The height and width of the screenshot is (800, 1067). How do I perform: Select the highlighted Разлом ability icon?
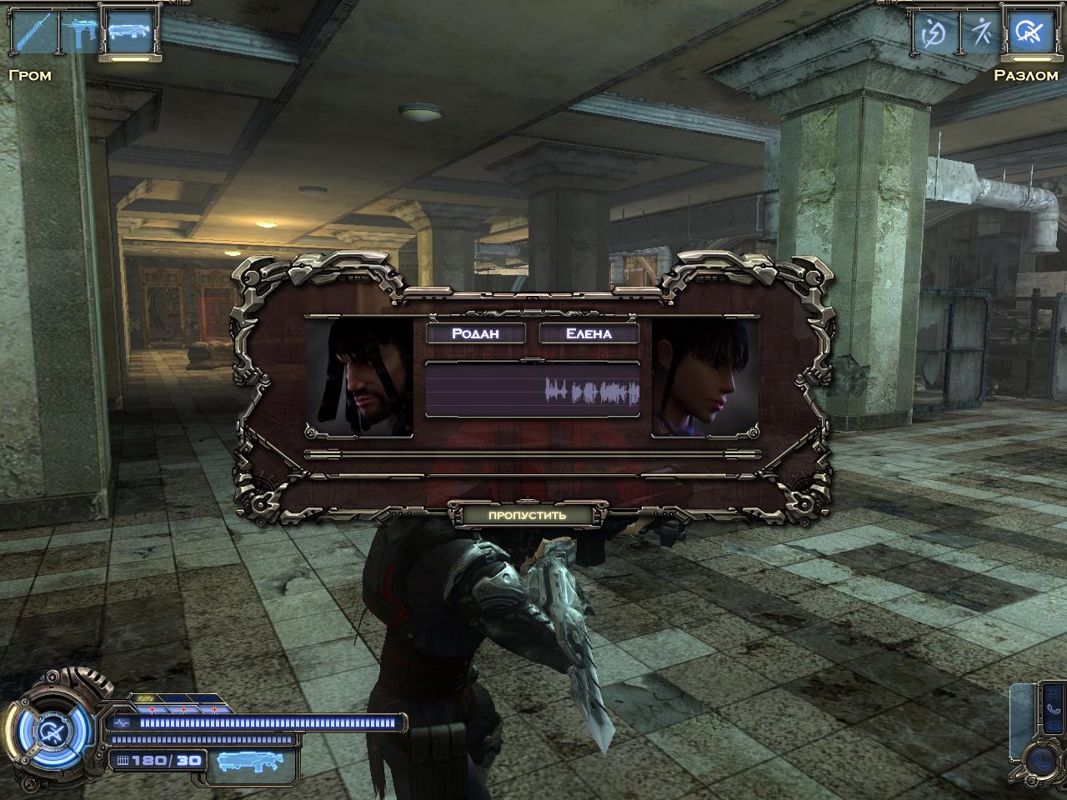coord(1029,32)
